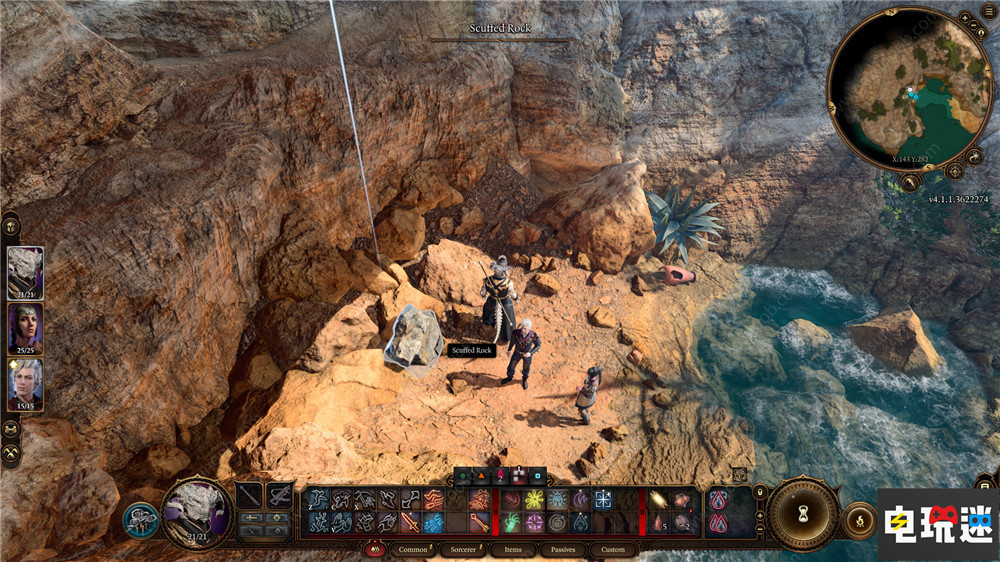Select the melee weapon set slot
The width and height of the screenshot is (1000, 562).
tap(250, 495)
